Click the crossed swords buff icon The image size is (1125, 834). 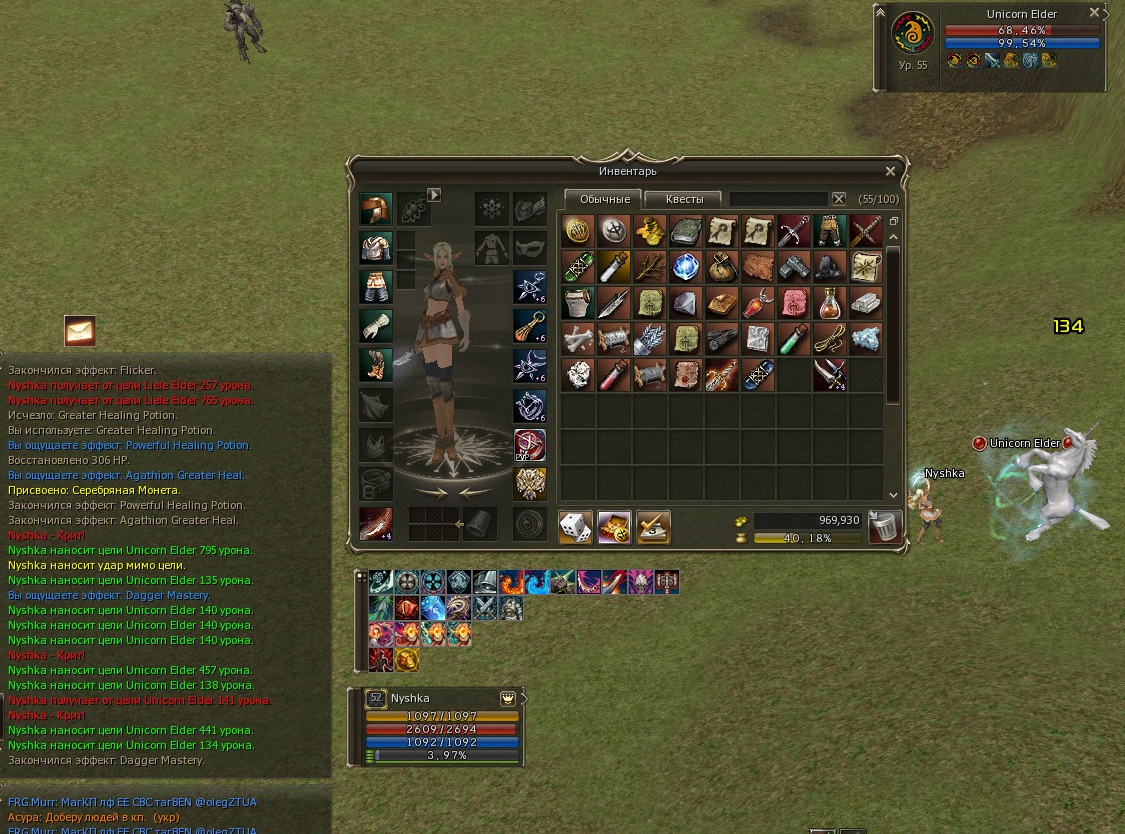click(484, 607)
